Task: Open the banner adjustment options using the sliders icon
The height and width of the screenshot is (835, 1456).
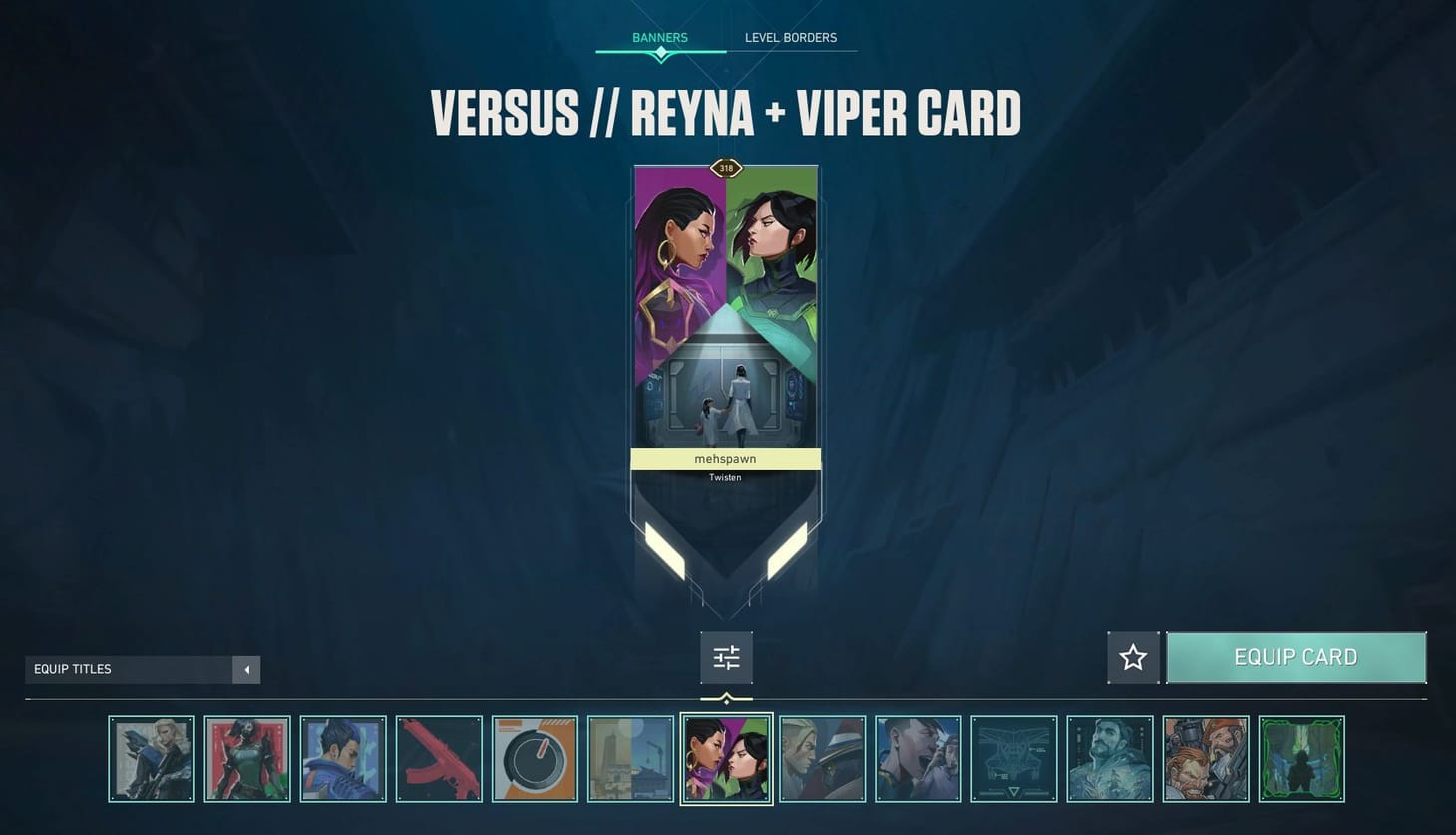Action: coord(726,657)
